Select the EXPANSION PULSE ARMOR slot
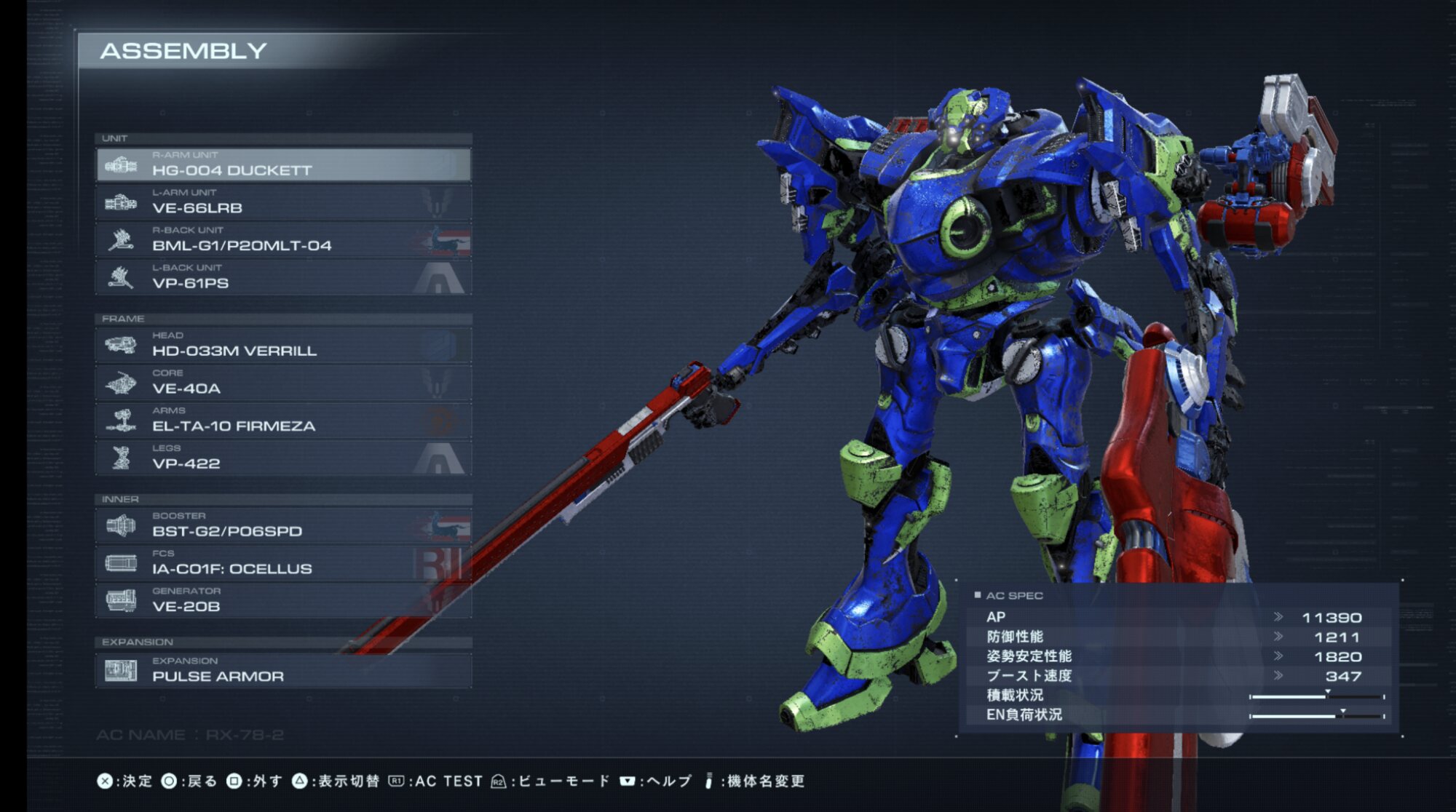The image size is (1456, 812). click(283, 671)
